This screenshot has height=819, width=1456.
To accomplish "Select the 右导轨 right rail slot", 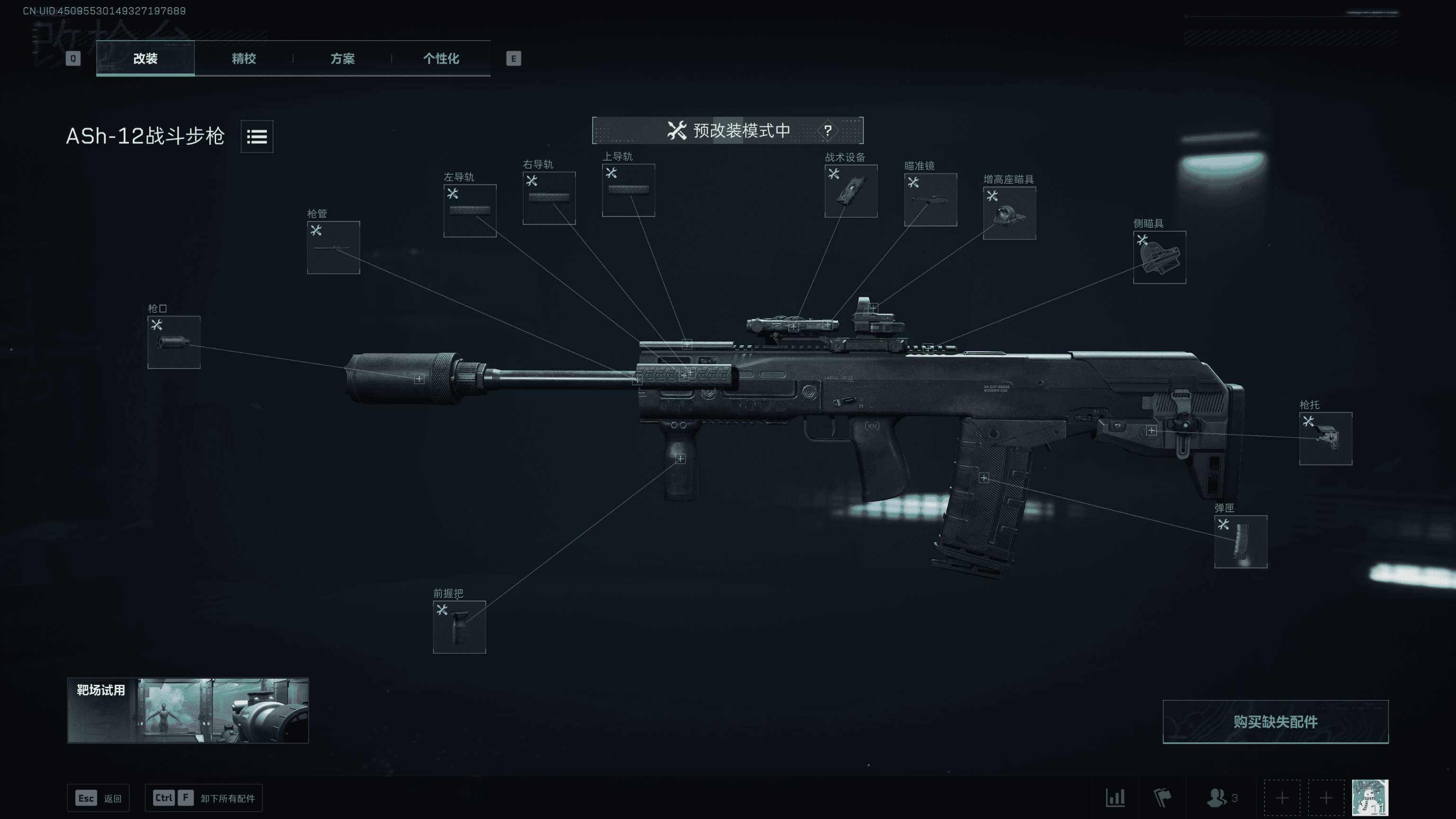I will click(549, 198).
